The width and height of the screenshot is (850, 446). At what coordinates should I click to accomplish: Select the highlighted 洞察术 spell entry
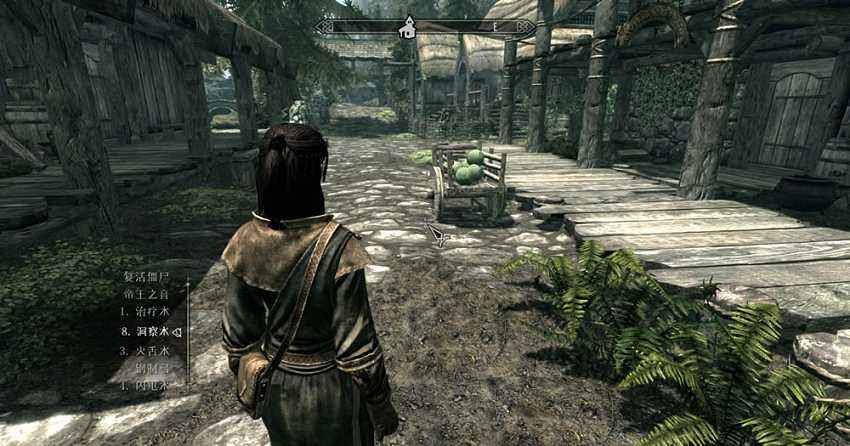point(150,330)
